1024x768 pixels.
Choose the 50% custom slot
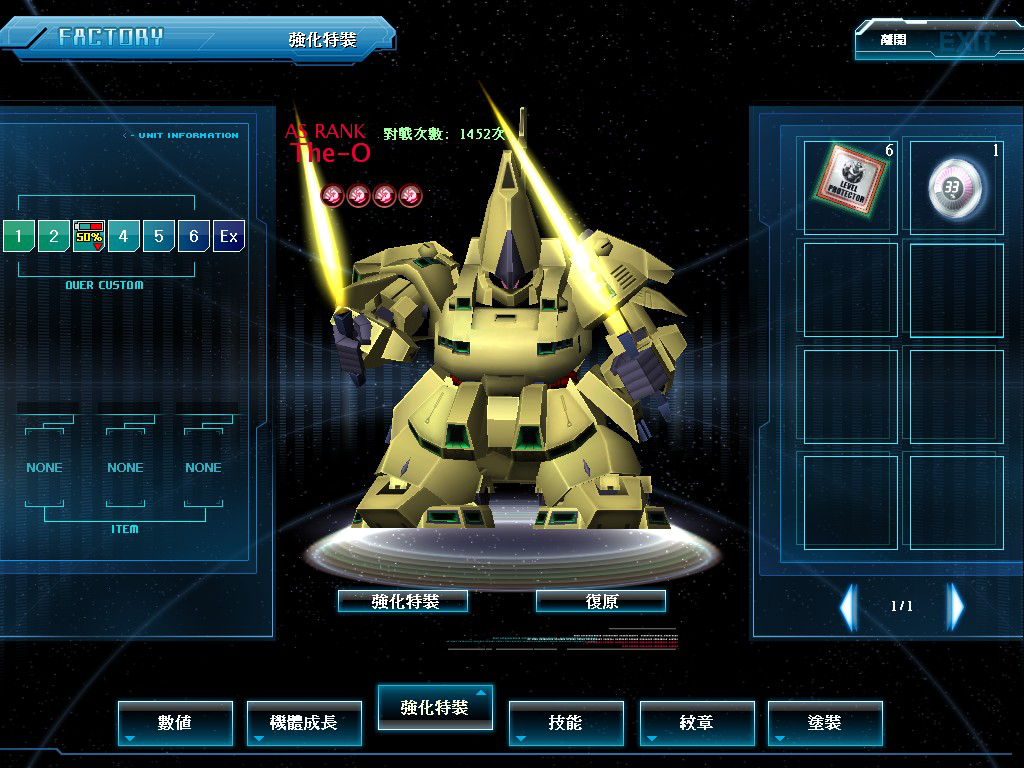[89, 237]
